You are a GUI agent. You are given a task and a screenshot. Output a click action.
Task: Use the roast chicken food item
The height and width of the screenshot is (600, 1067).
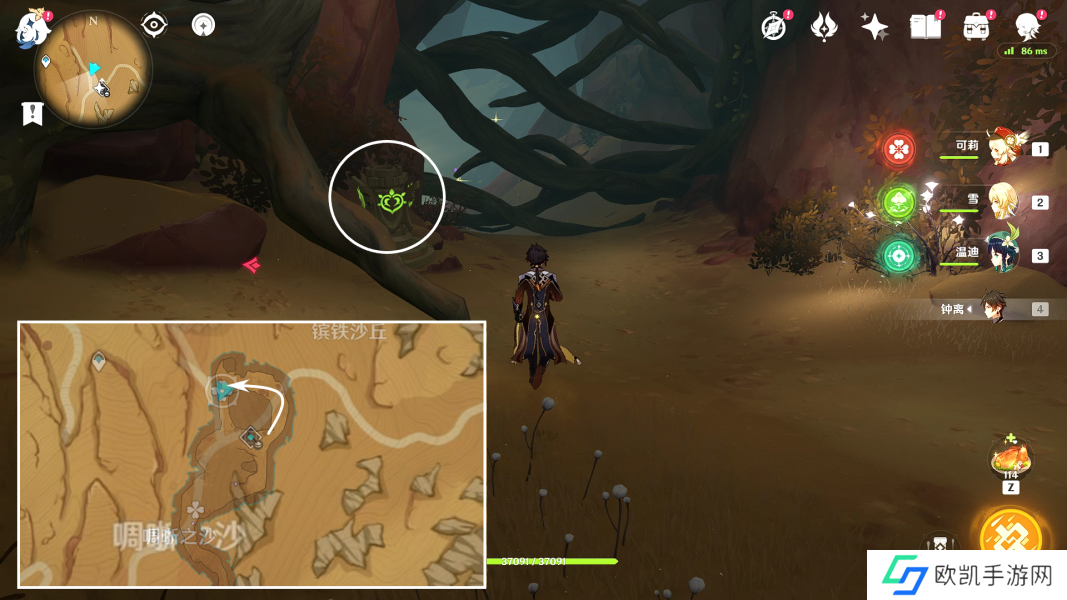(1010, 461)
